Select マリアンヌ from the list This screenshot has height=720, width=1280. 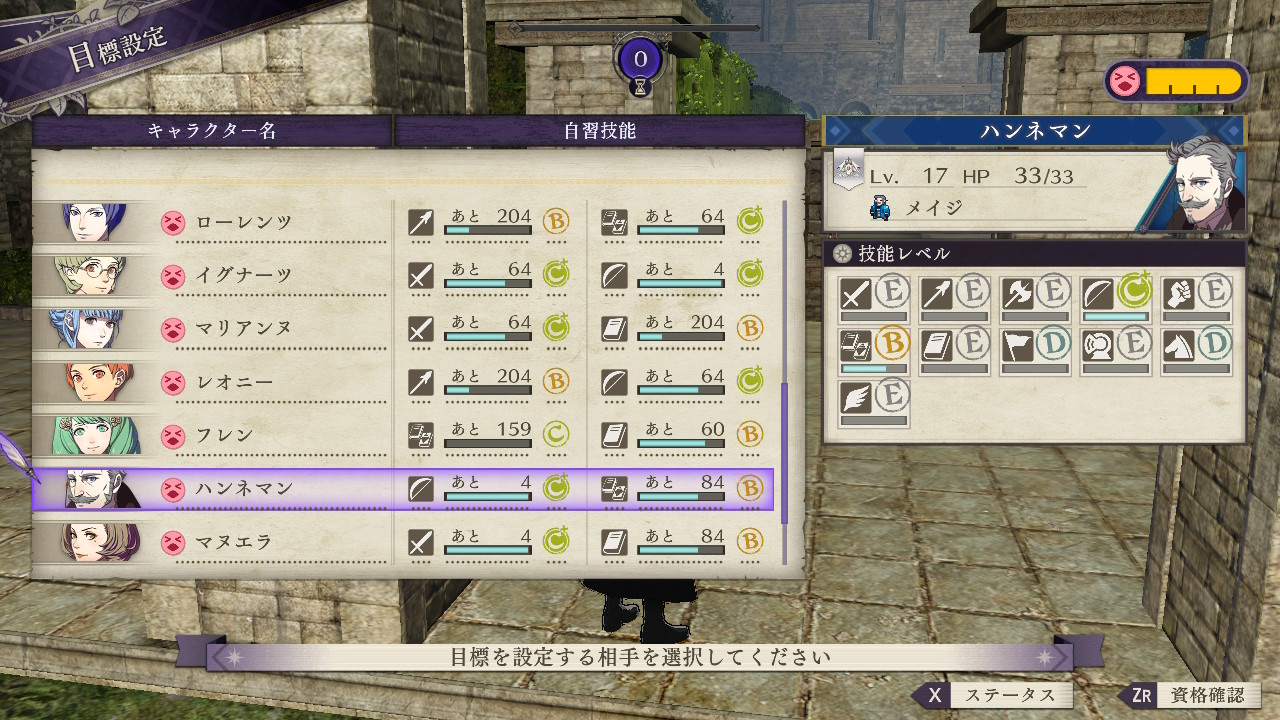(x=243, y=328)
